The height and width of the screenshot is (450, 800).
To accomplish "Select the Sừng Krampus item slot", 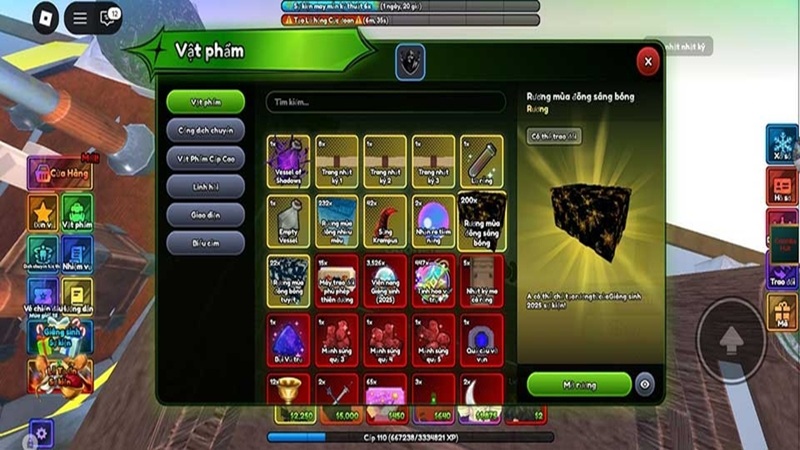I will coord(386,220).
